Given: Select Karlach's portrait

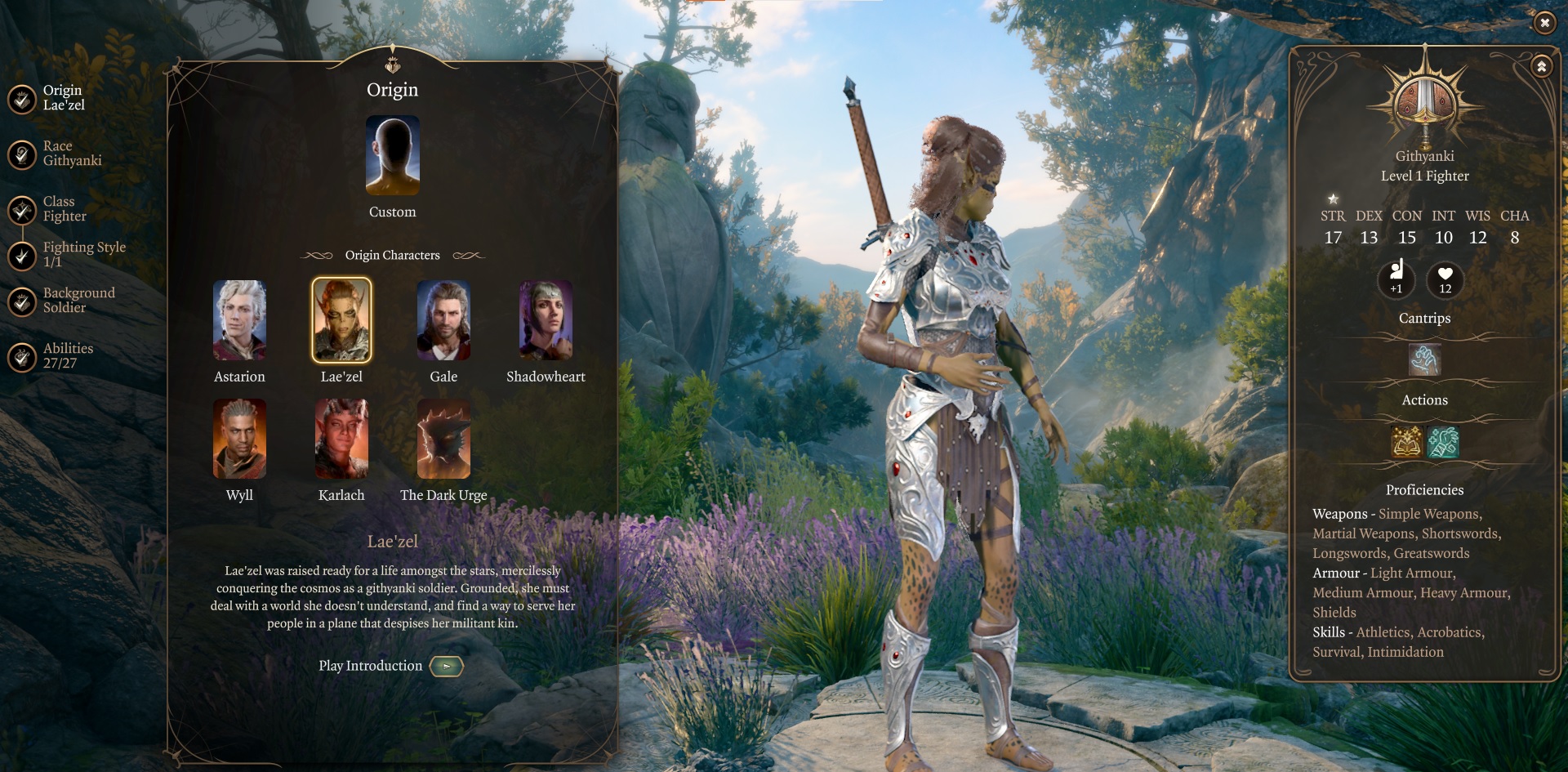Looking at the screenshot, I should tap(341, 439).
